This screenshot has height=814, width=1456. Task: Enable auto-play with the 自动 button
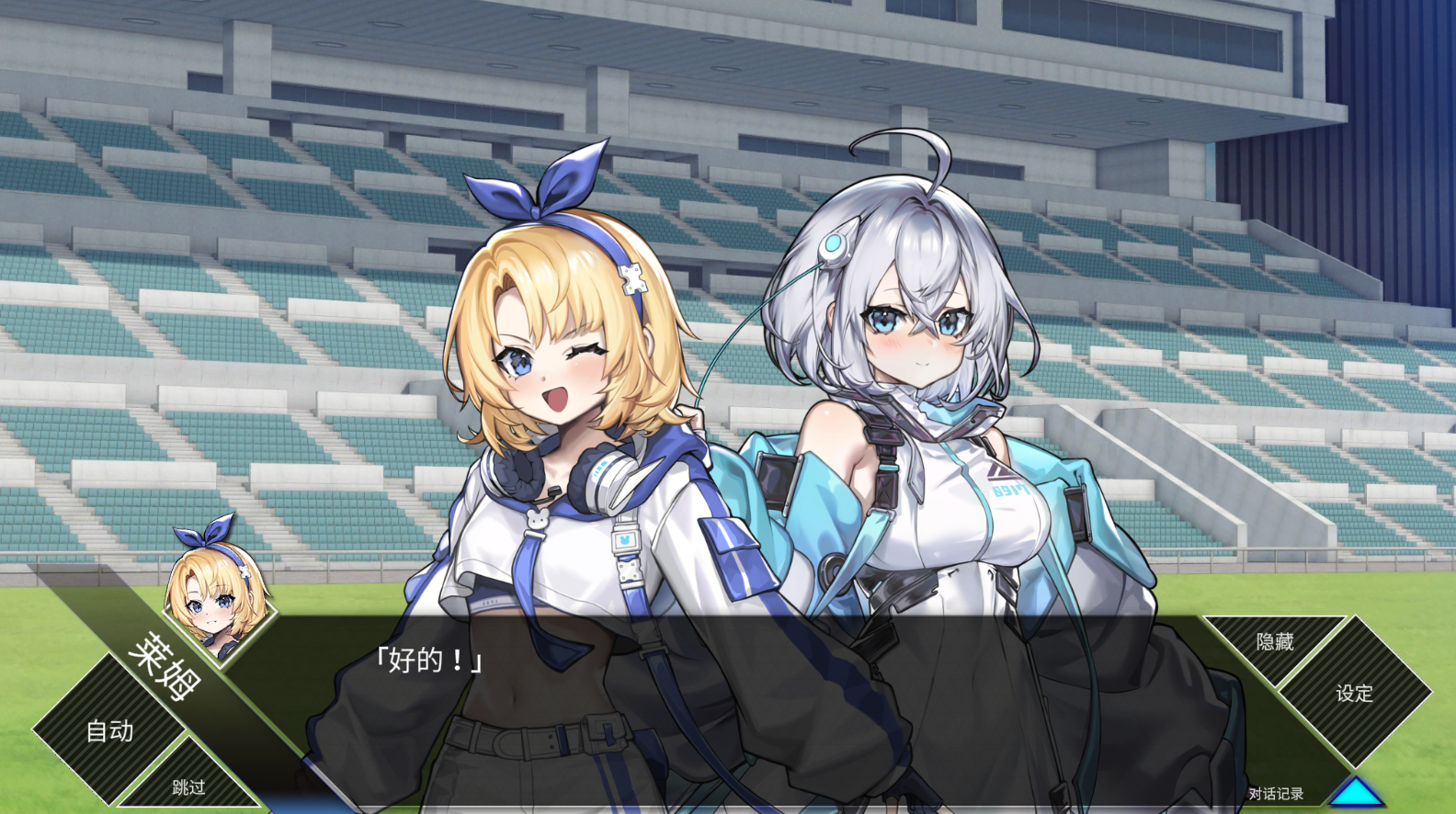click(x=109, y=730)
